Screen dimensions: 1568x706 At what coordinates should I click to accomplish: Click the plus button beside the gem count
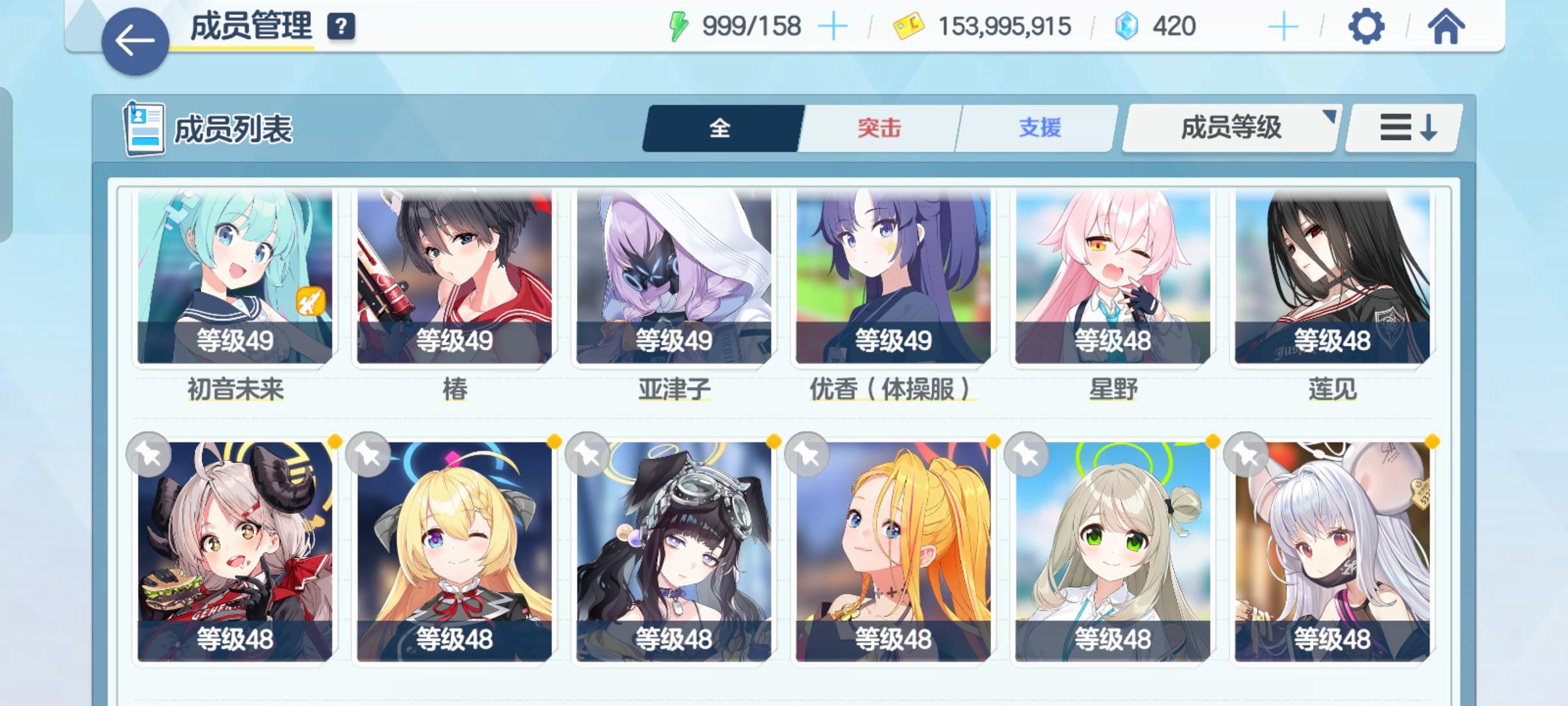[1284, 26]
